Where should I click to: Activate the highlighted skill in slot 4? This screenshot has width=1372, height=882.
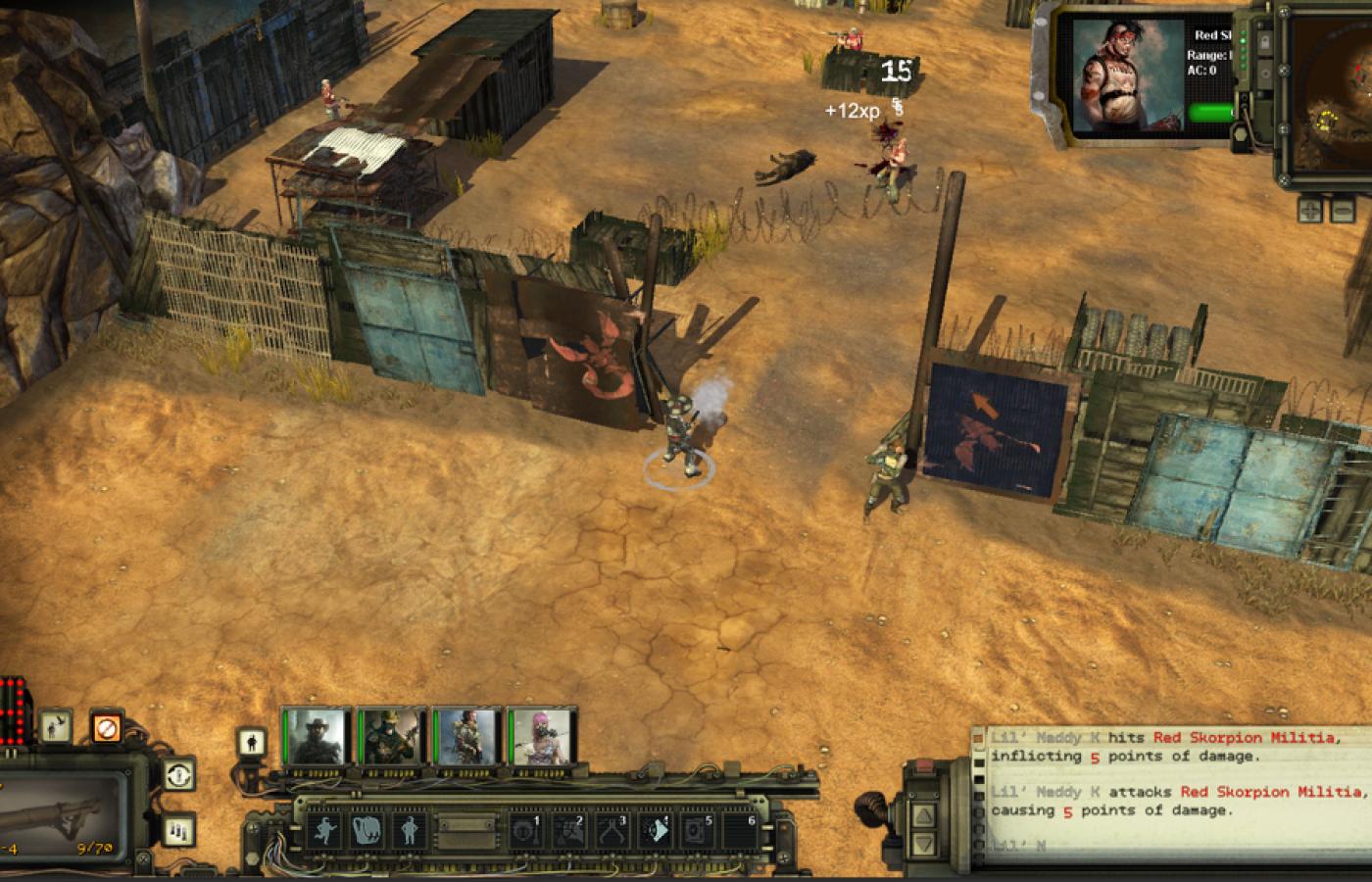[655, 831]
